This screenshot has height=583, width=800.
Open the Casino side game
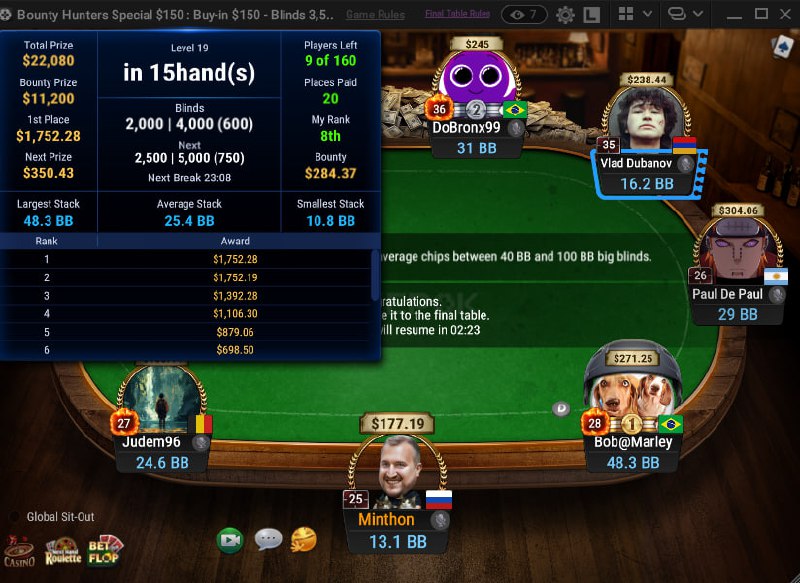click(x=18, y=549)
